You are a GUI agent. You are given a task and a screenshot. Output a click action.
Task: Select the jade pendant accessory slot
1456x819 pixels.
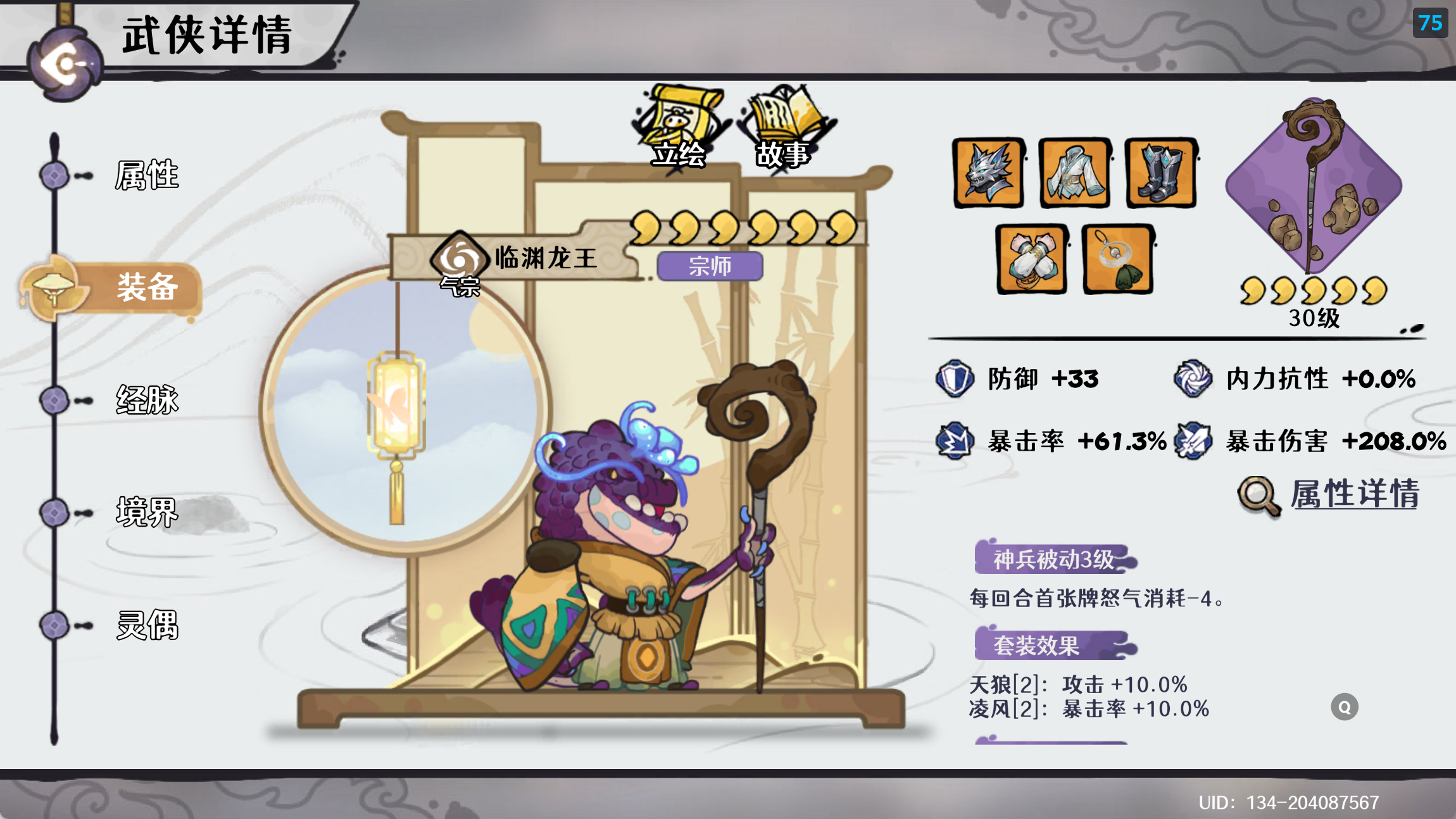pyautogui.click(x=1117, y=259)
